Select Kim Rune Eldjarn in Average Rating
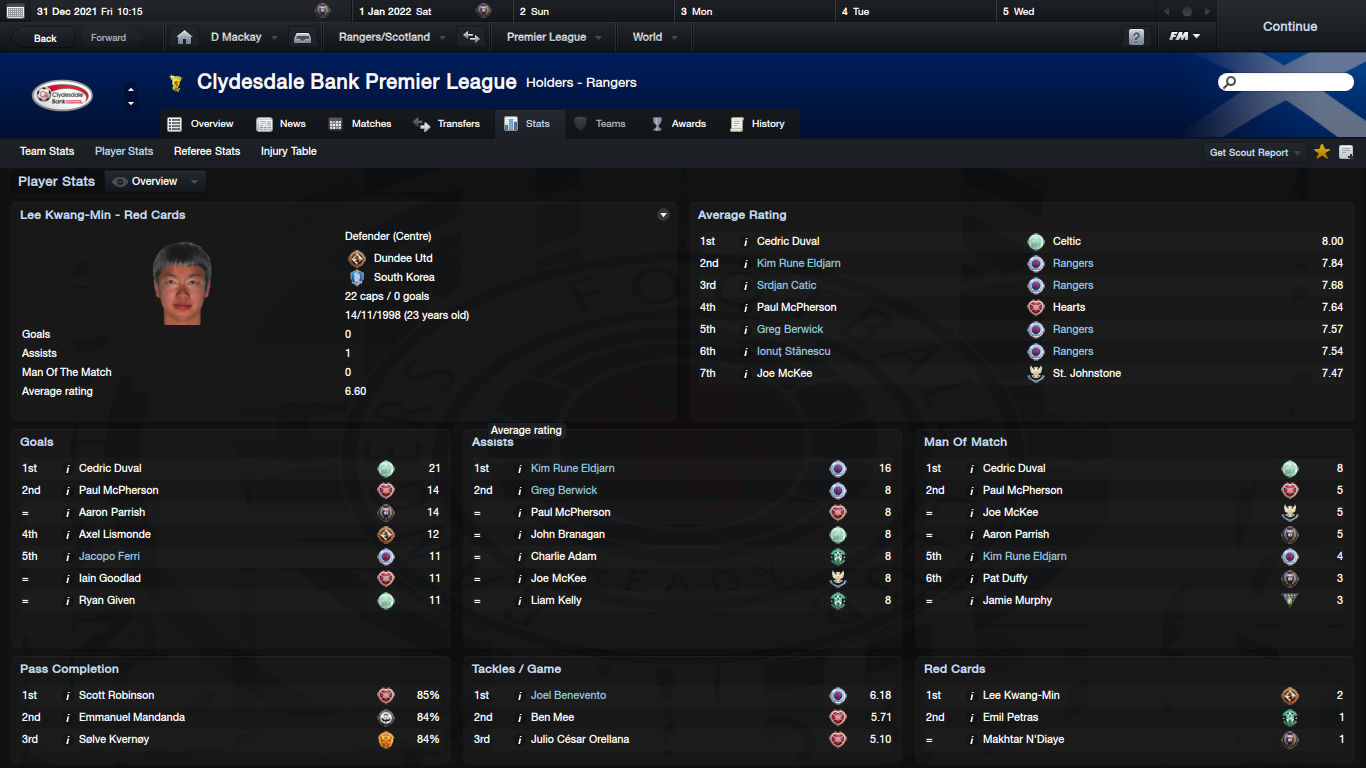The width and height of the screenshot is (1366, 768). pos(798,263)
